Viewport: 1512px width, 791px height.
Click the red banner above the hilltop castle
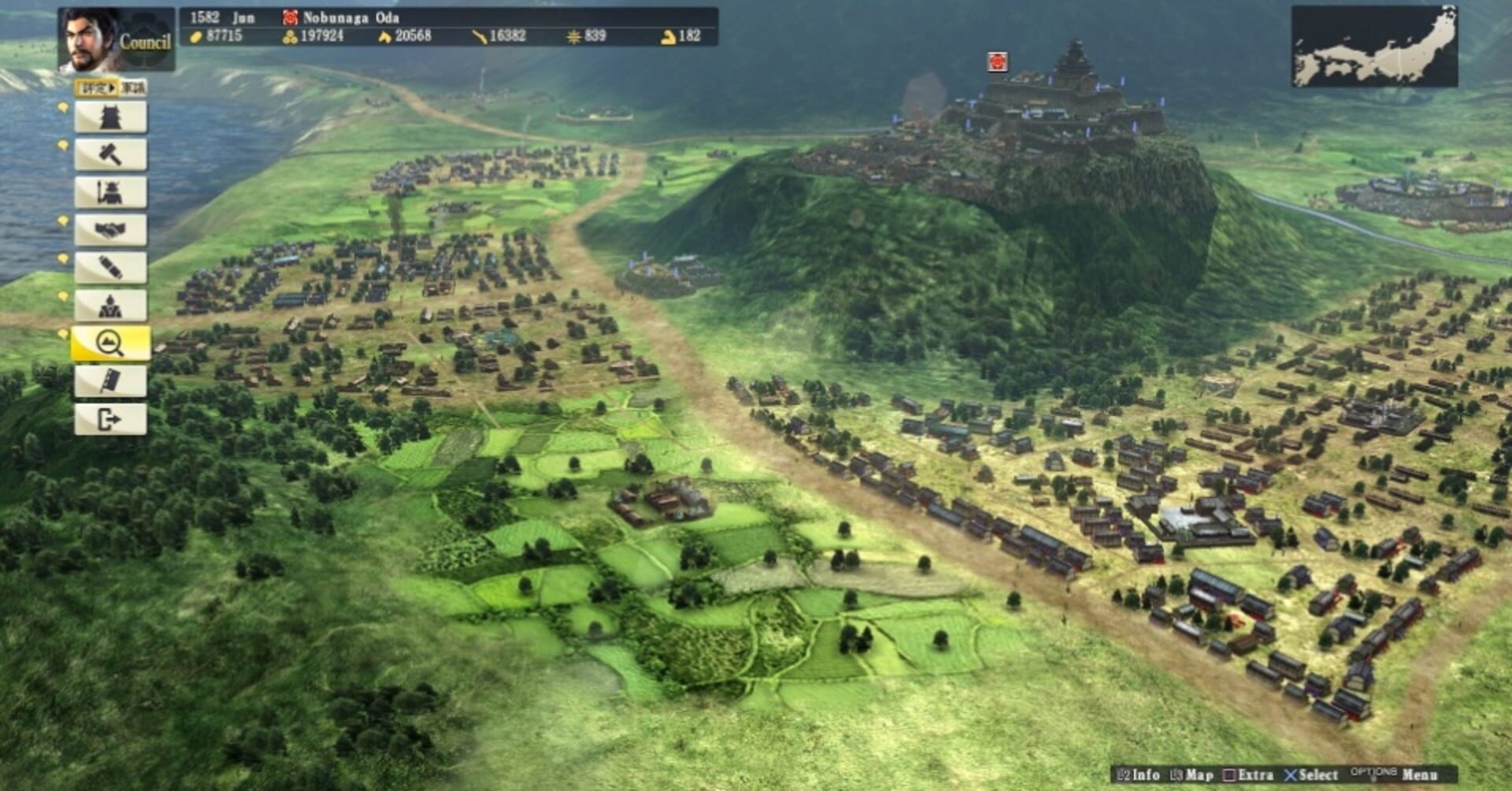point(996,61)
